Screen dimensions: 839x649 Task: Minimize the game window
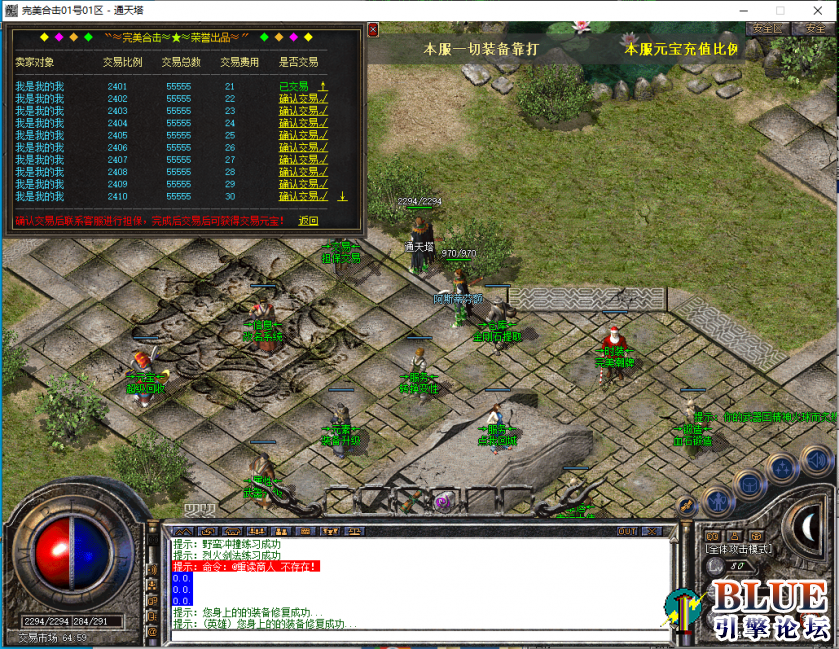point(748,9)
